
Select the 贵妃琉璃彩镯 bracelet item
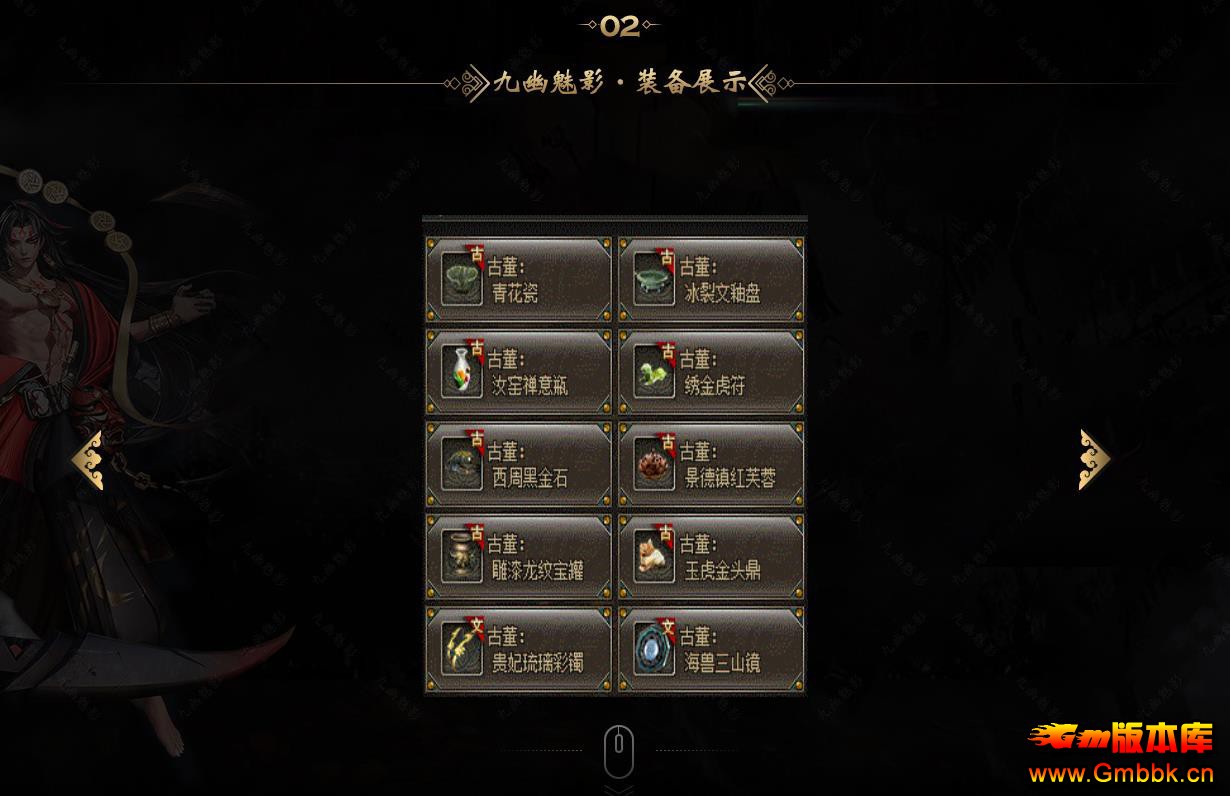click(518, 649)
